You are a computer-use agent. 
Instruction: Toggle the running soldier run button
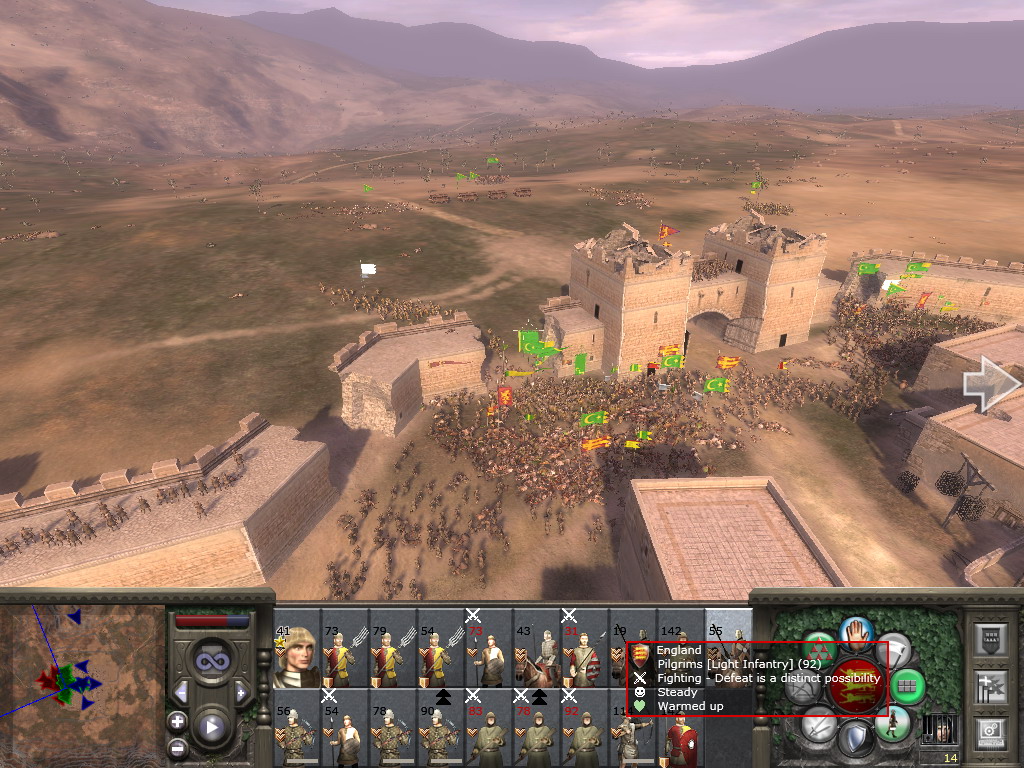(894, 722)
